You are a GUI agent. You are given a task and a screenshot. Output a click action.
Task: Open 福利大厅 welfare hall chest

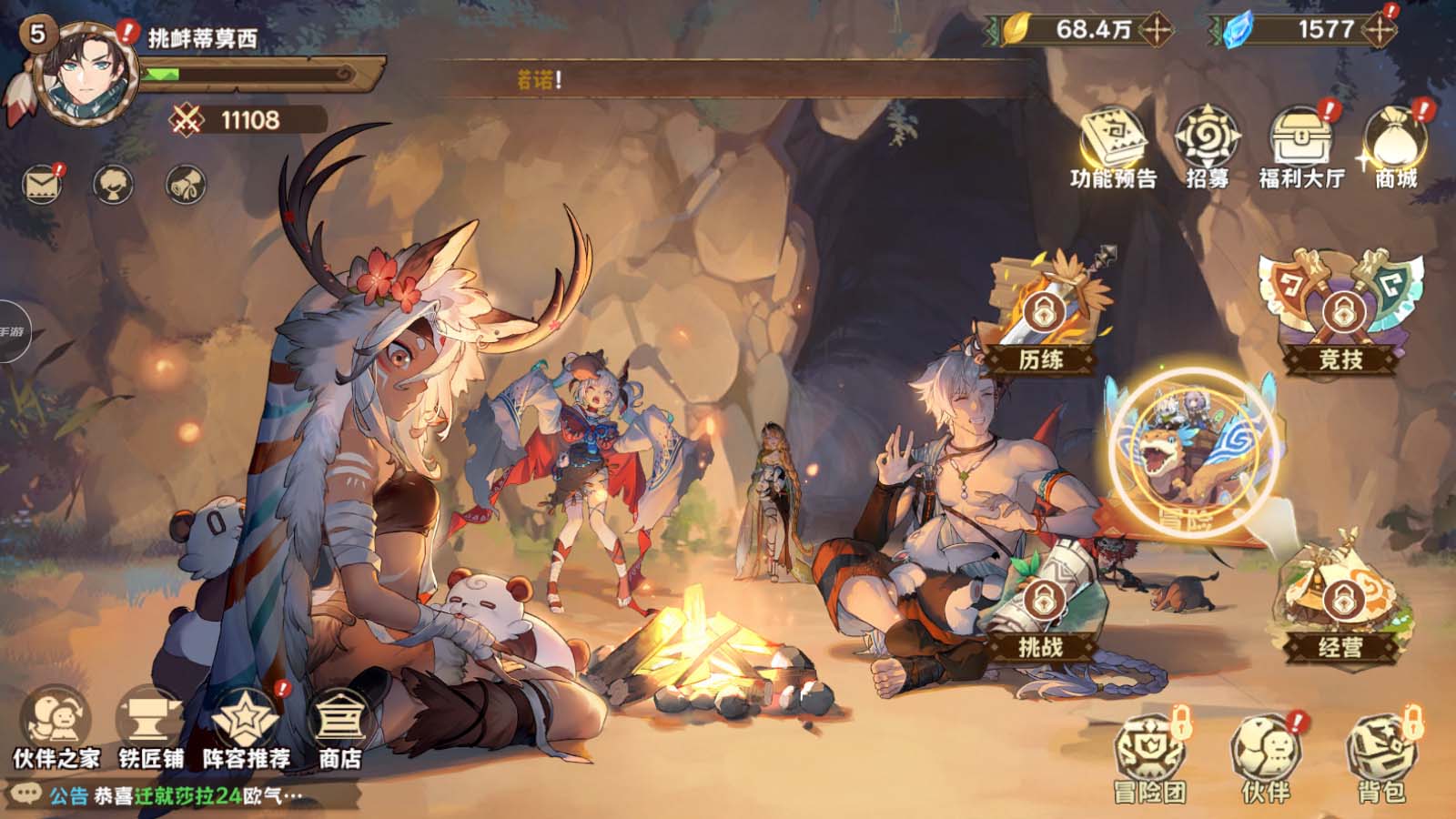pos(1301,147)
